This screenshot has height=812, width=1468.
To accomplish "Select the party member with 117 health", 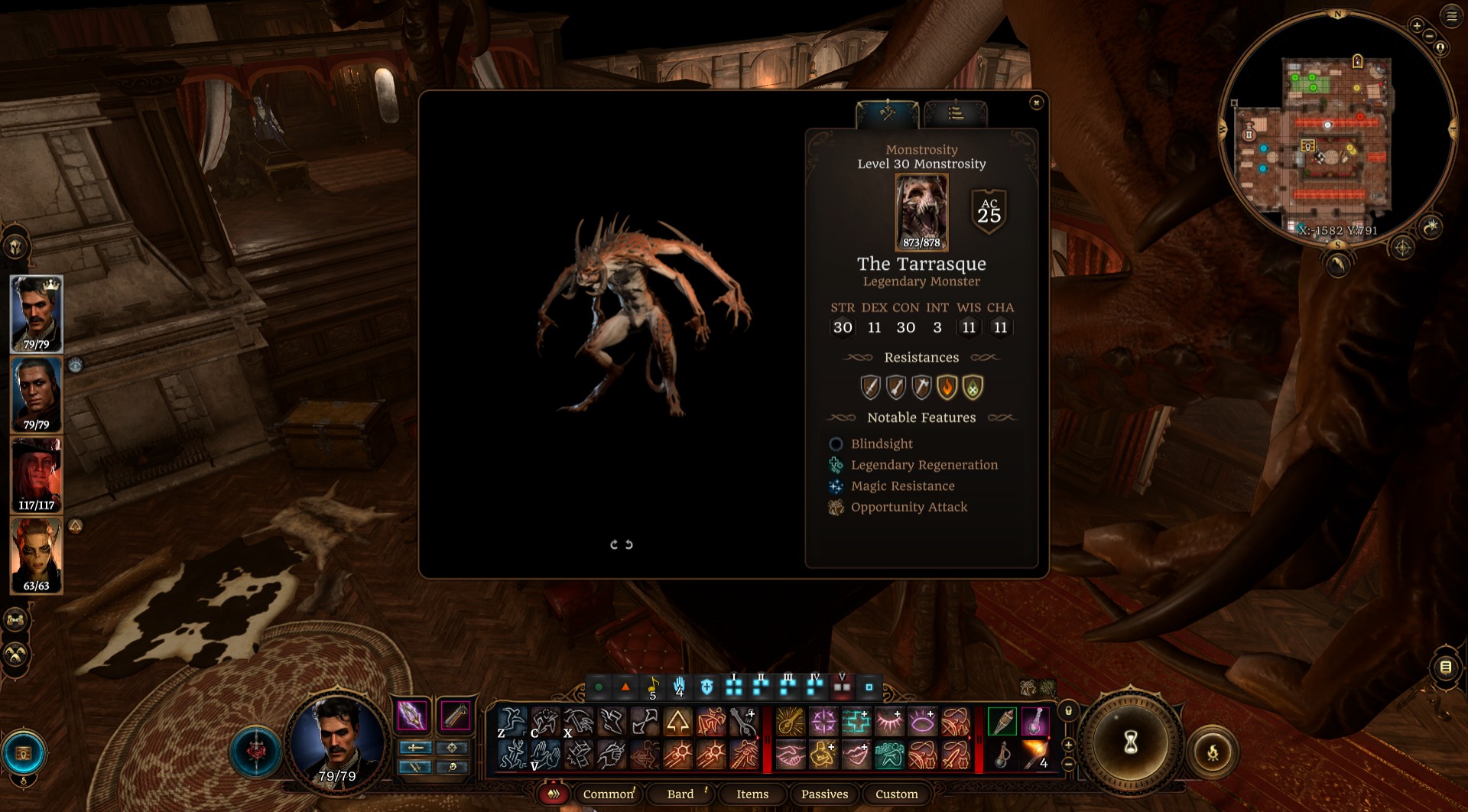I will (36, 475).
